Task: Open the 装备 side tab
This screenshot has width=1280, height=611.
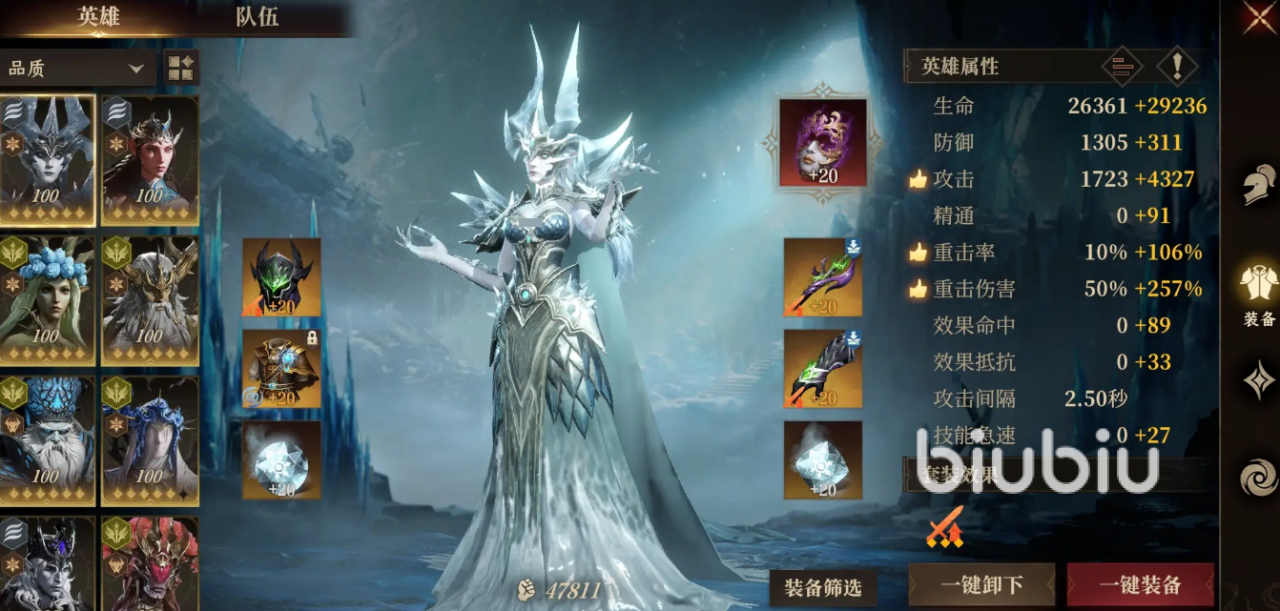Action: pyautogui.click(x=1259, y=295)
